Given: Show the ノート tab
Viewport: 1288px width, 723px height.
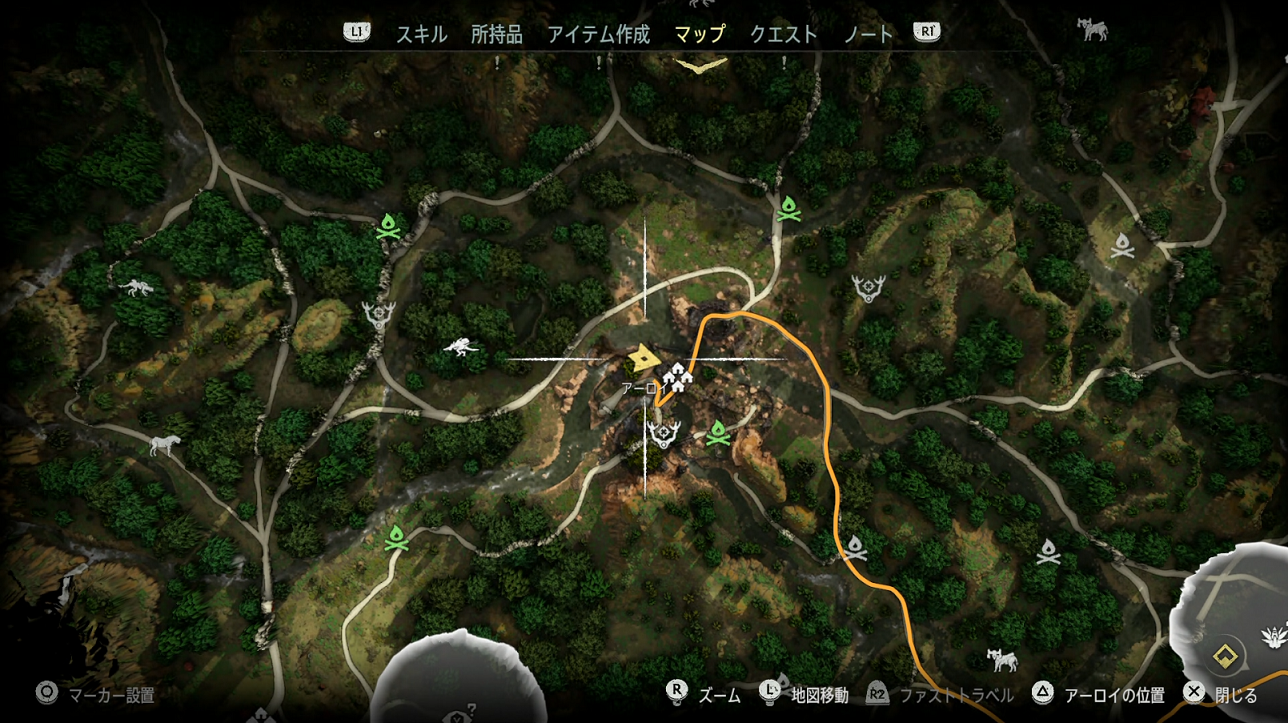Looking at the screenshot, I should coord(868,34).
